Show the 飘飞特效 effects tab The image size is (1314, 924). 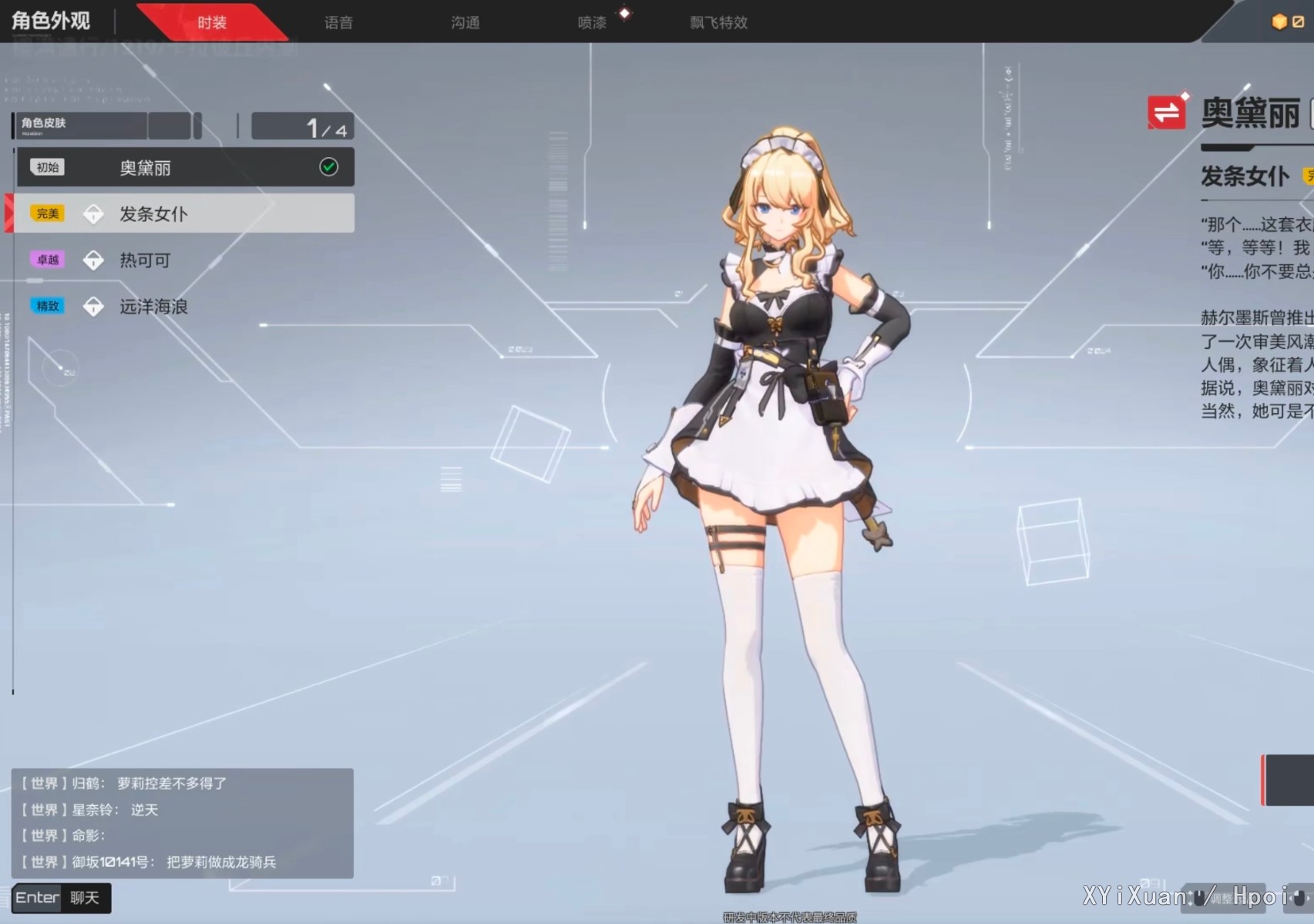click(718, 22)
